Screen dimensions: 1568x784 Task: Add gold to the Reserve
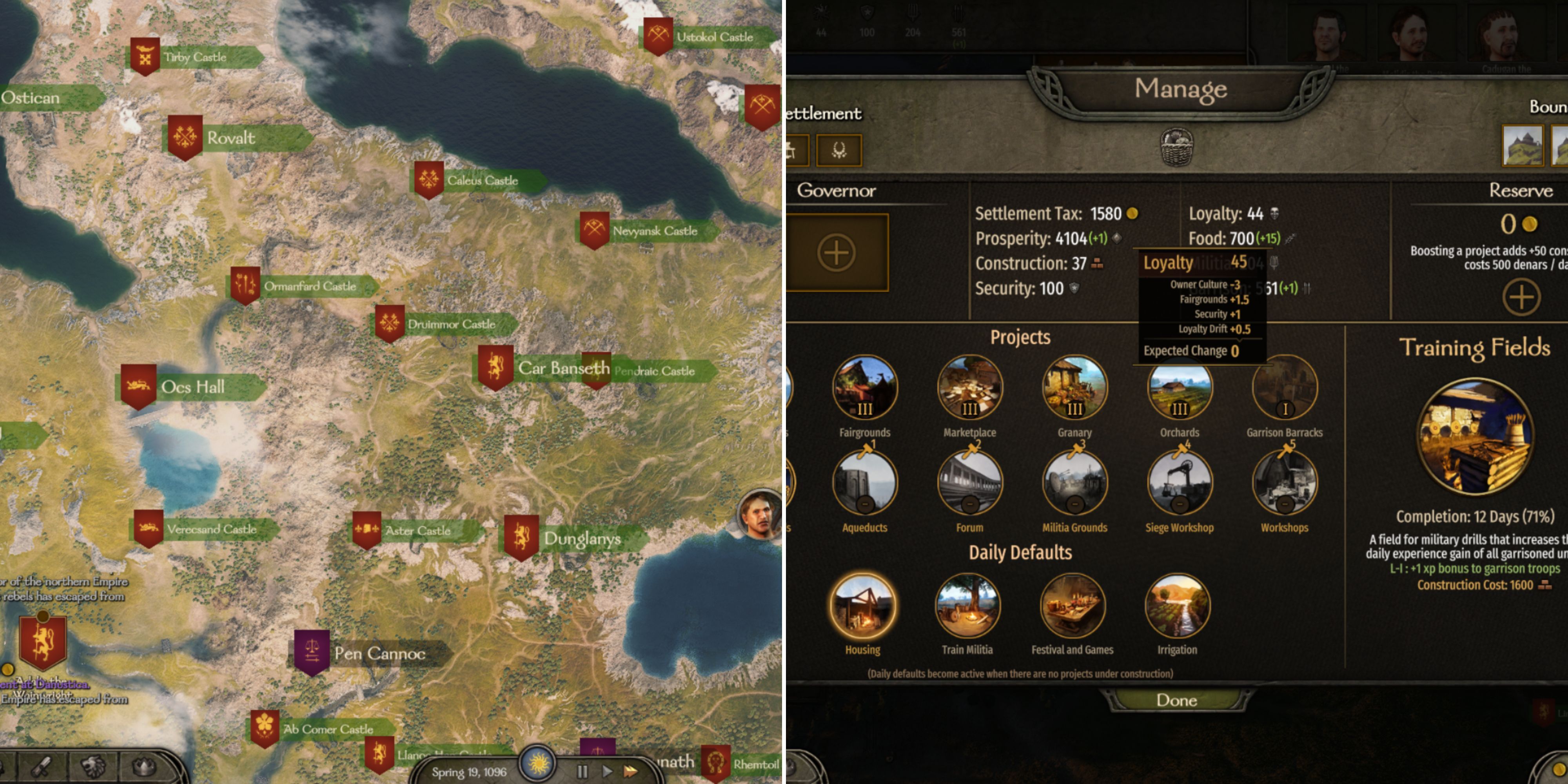(x=1521, y=297)
